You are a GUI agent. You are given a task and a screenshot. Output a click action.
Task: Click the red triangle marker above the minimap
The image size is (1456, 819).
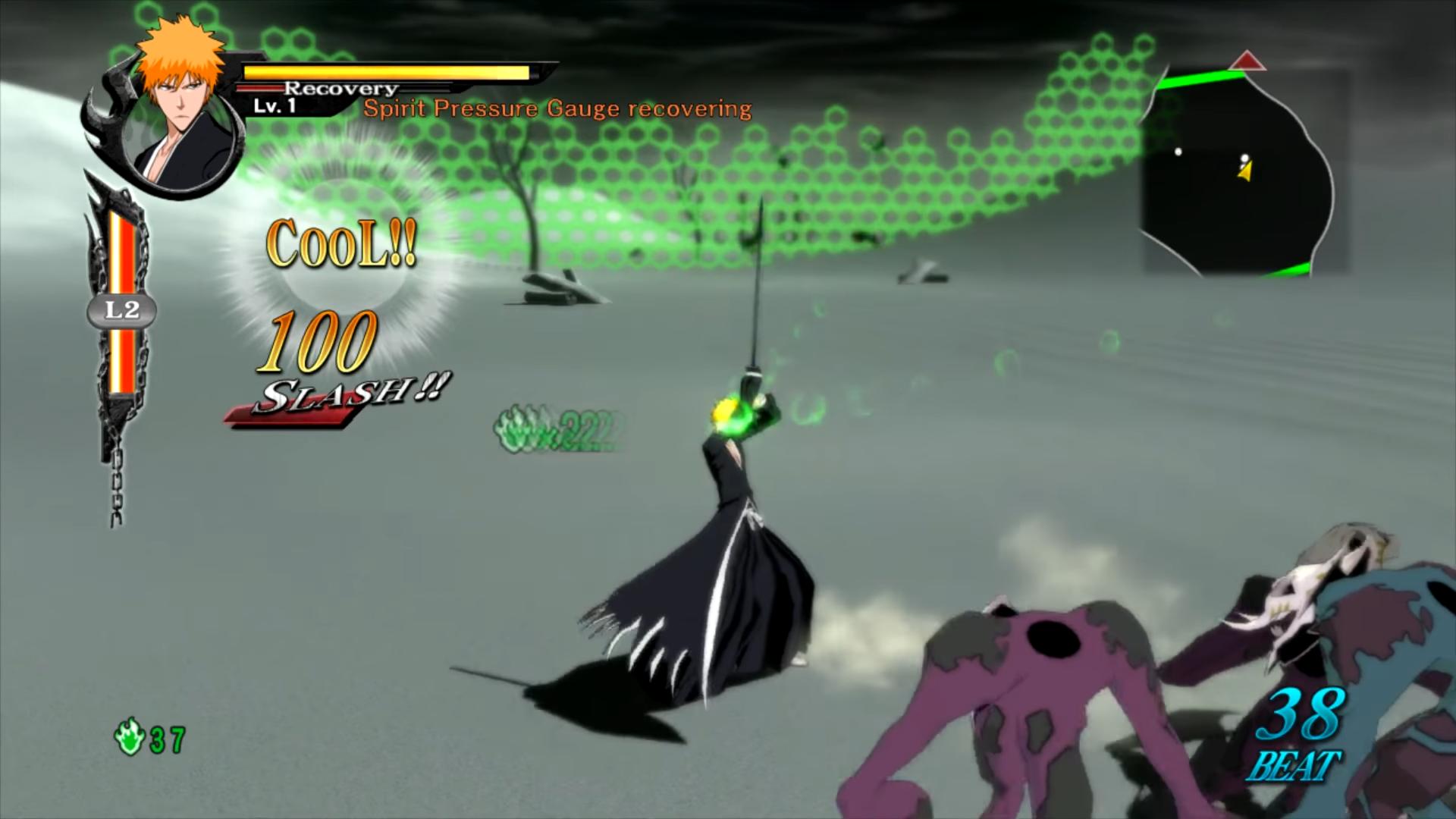(1247, 62)
